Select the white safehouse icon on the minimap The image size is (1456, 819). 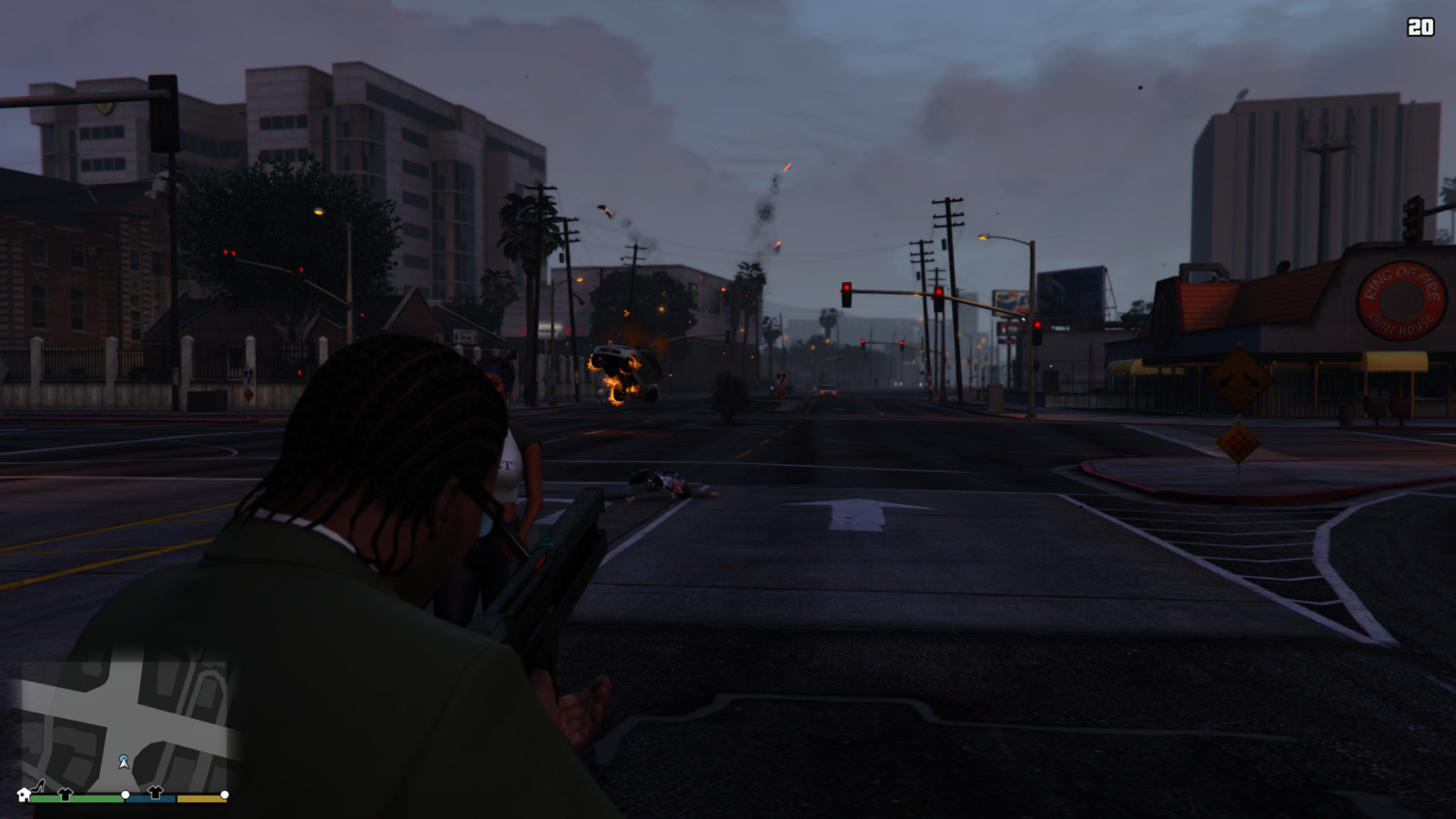[25, 794]
